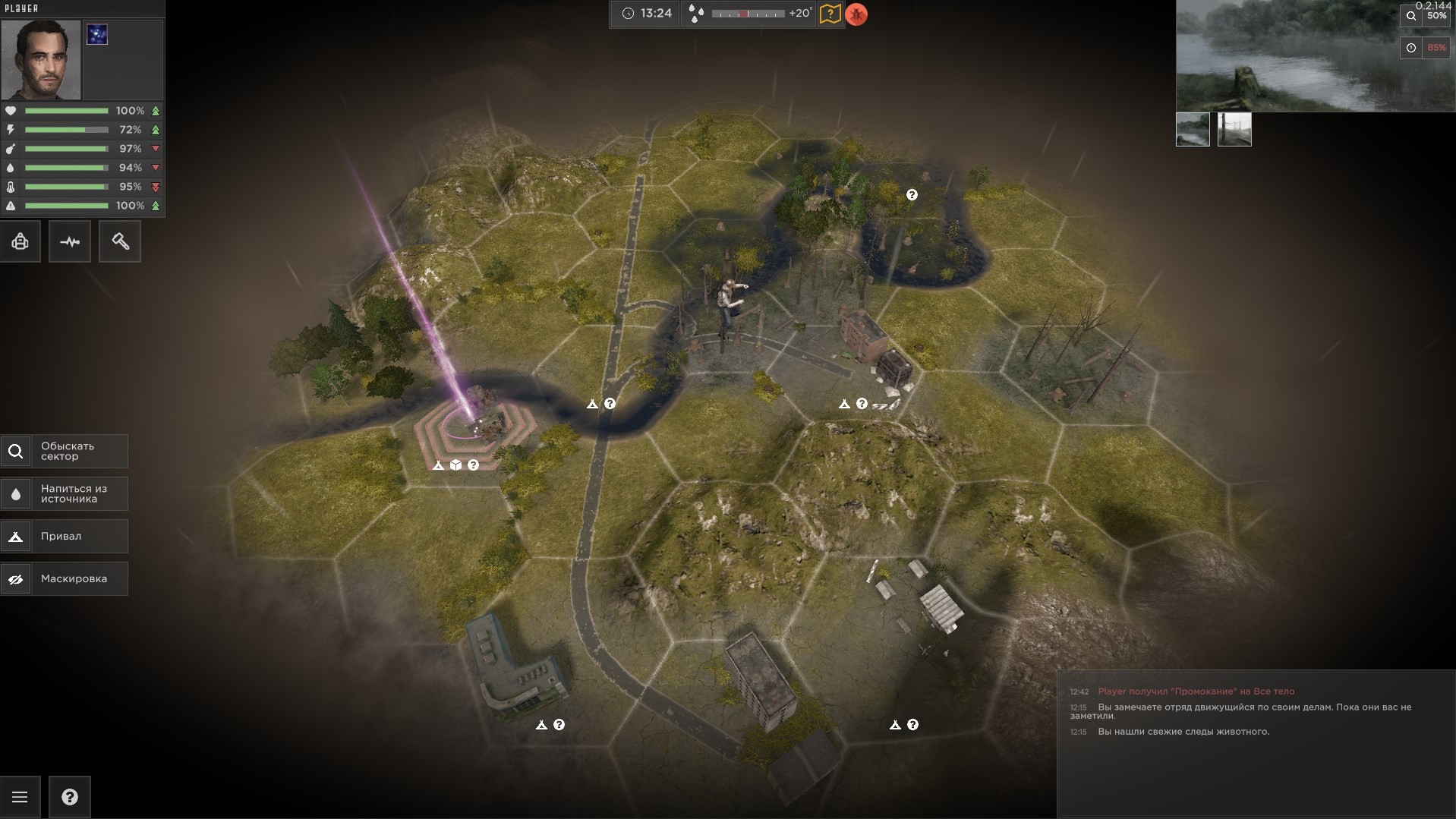Select the player portrait
The height and width of the screenshot is (819, 1456).
tap(41, 60)
